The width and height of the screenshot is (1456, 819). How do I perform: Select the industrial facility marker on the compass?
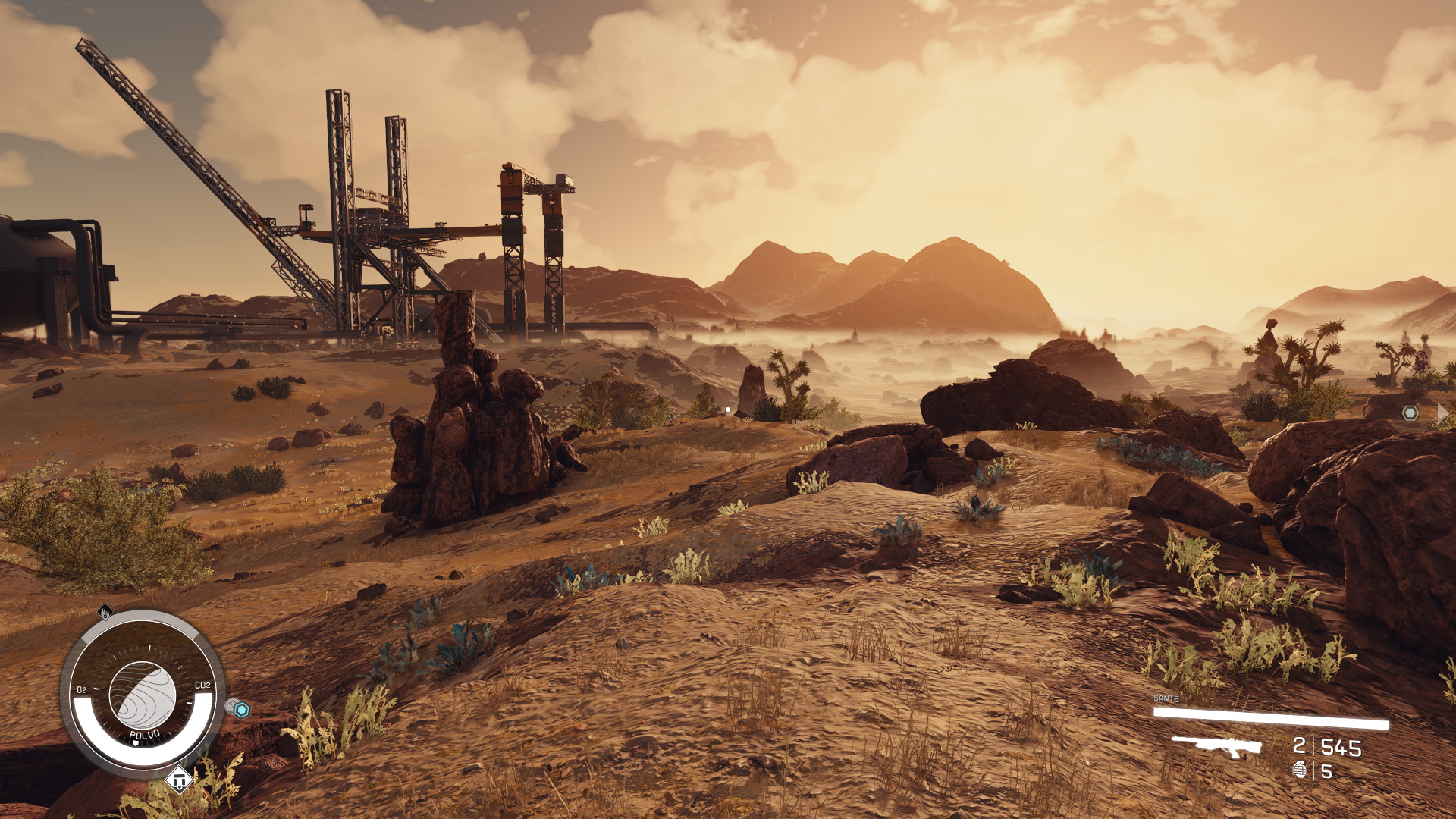[x=105, y=611]
